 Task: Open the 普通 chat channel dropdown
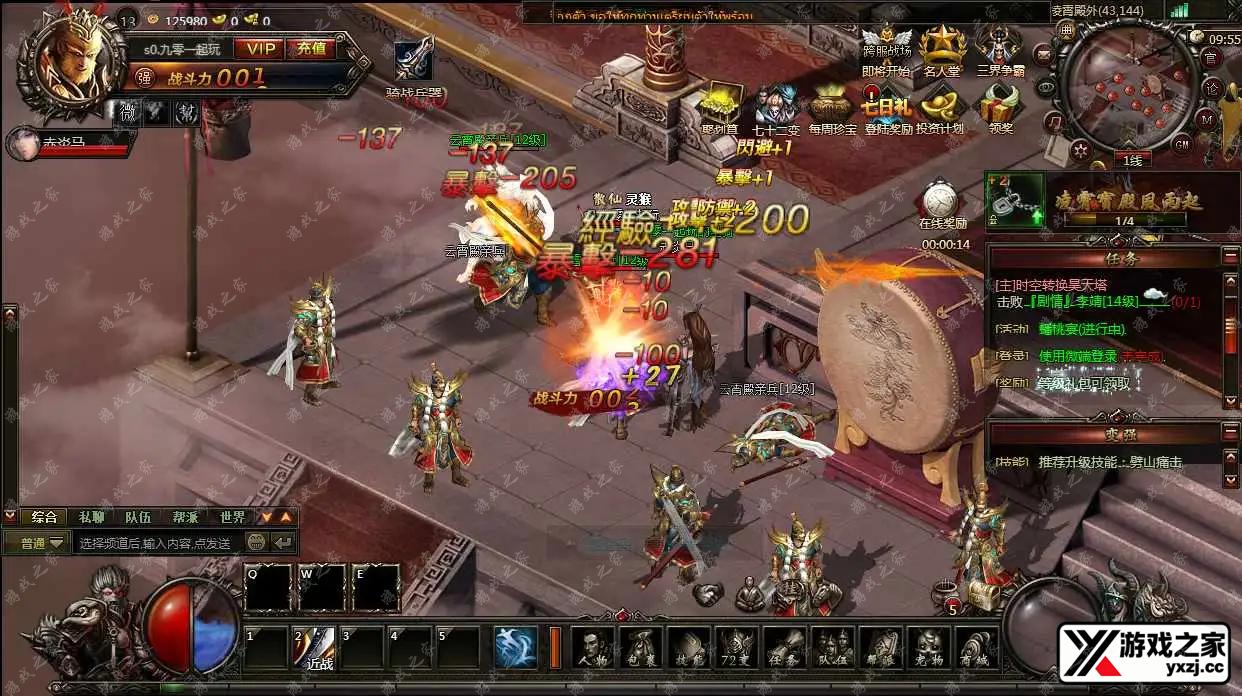tap(38, 543)
